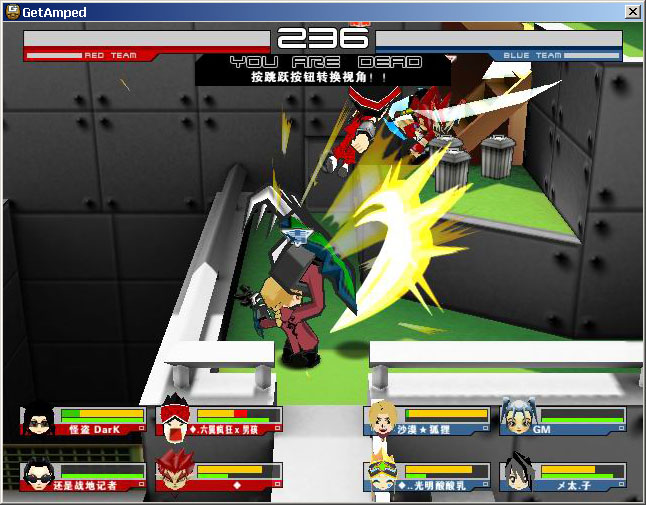This screenshot has width=646, height=505.
Task: Select the 怪盗 DarK player panel
Action: tap(83, 420)
